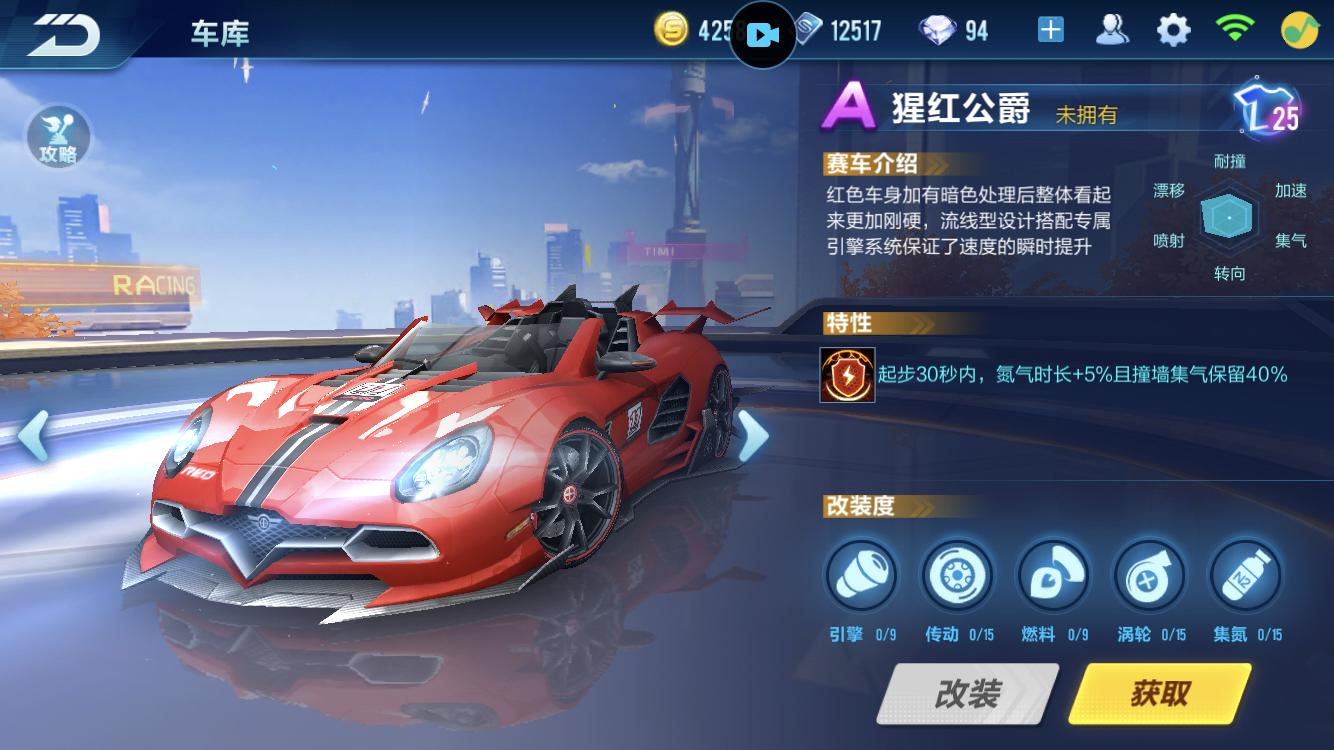Select the 传动 transmission upgrade icon
Screen dimensions: 1334x750
pos(957,576)
